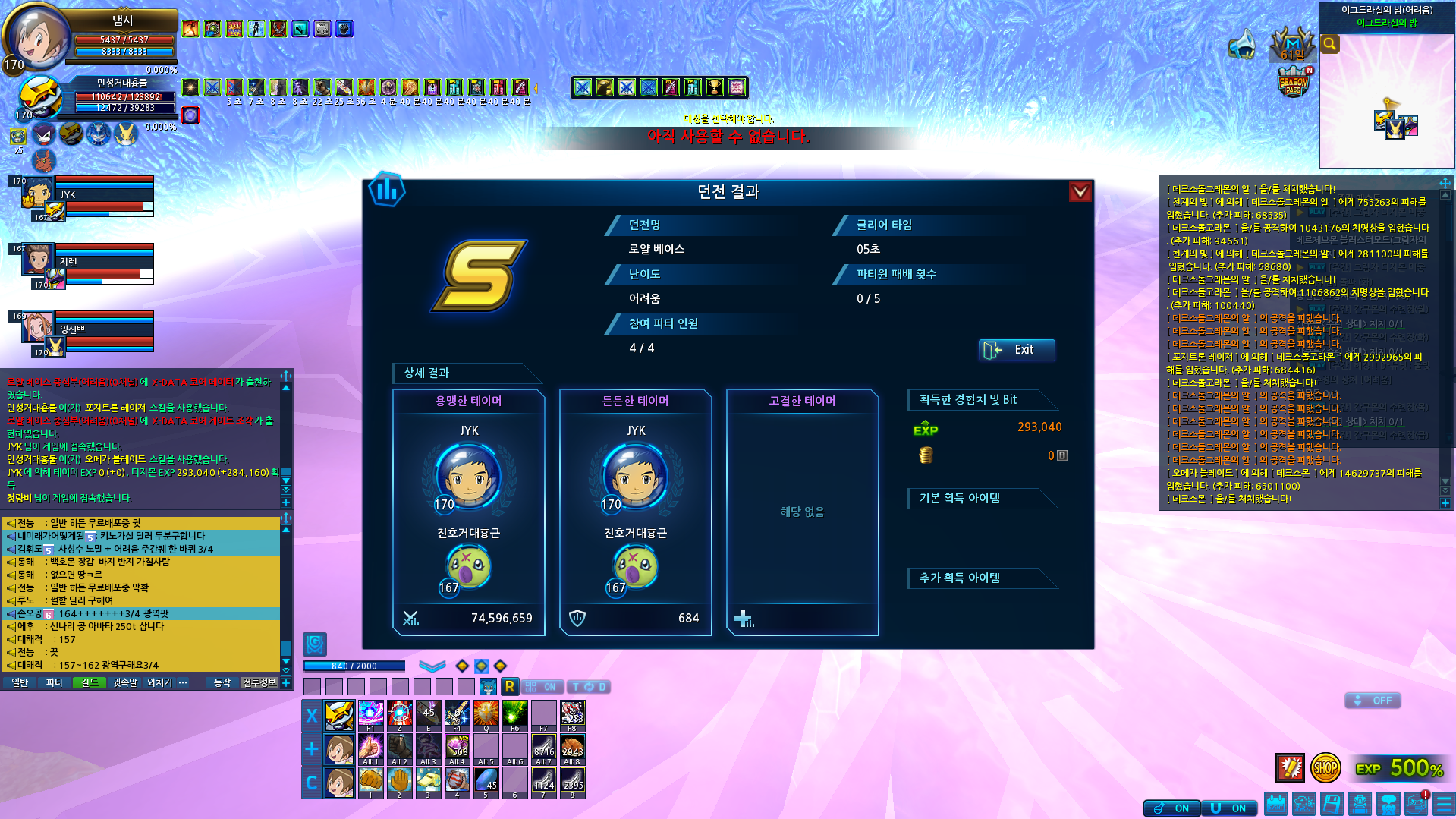
Task: Open the SHOP button
Action: click(1325, 768)
